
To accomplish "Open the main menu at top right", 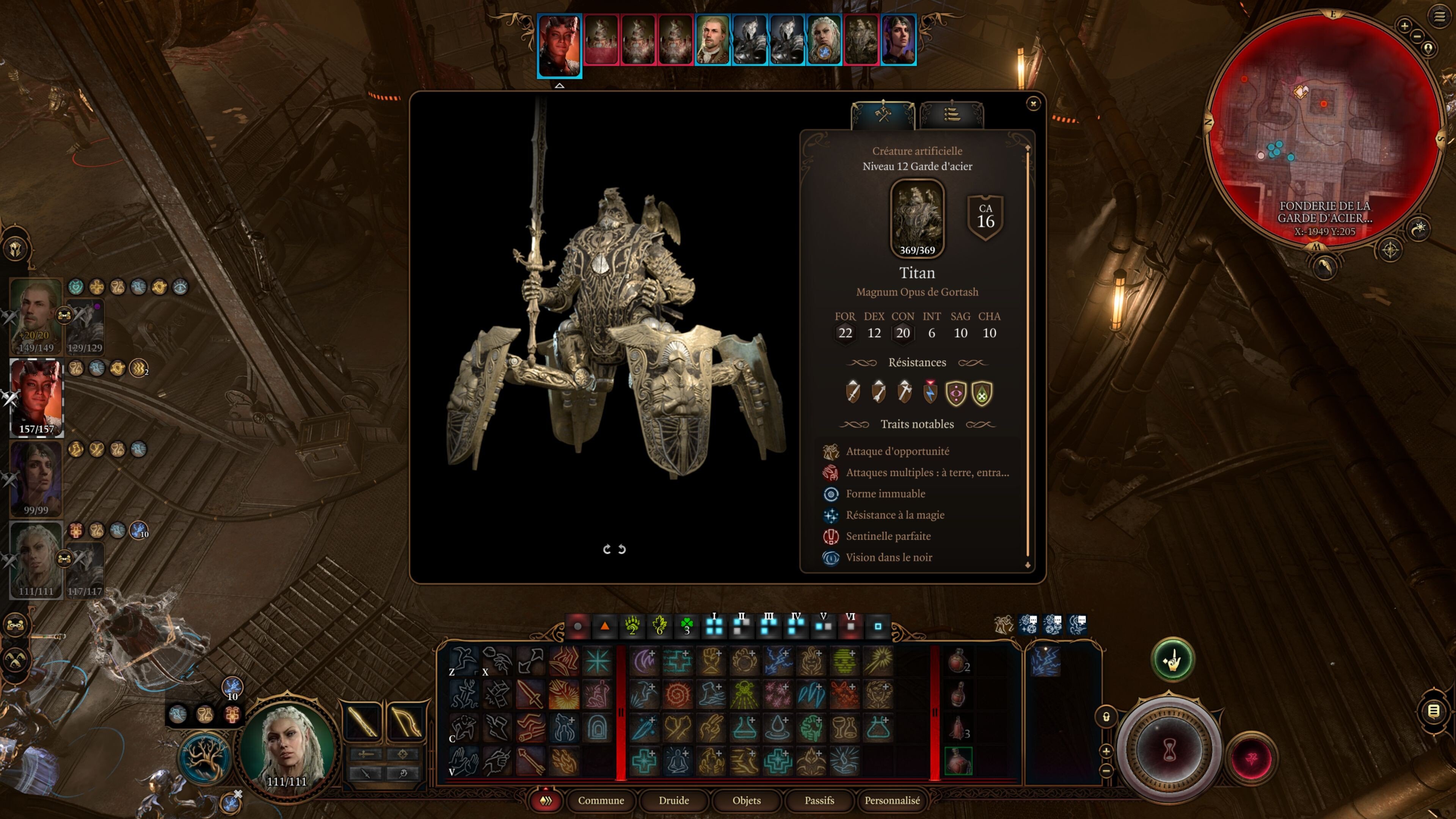I will tap(1440, 17).
